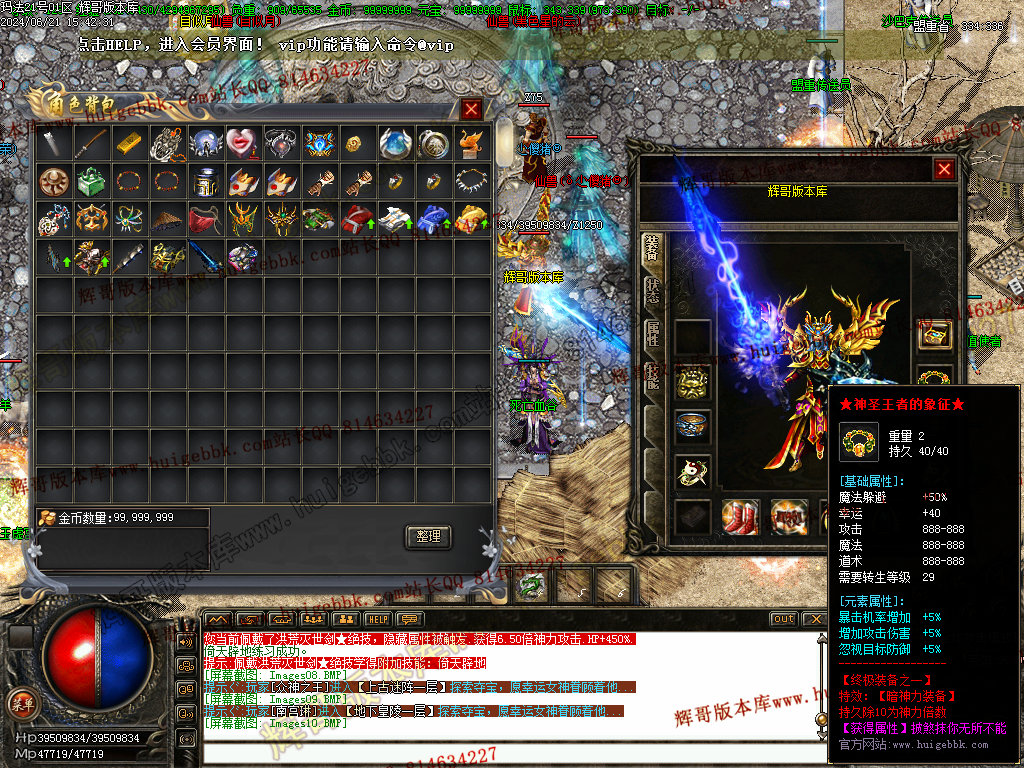Click the HELP button above chat
This screenshot has width=1024, height=768.
[377, 619]
